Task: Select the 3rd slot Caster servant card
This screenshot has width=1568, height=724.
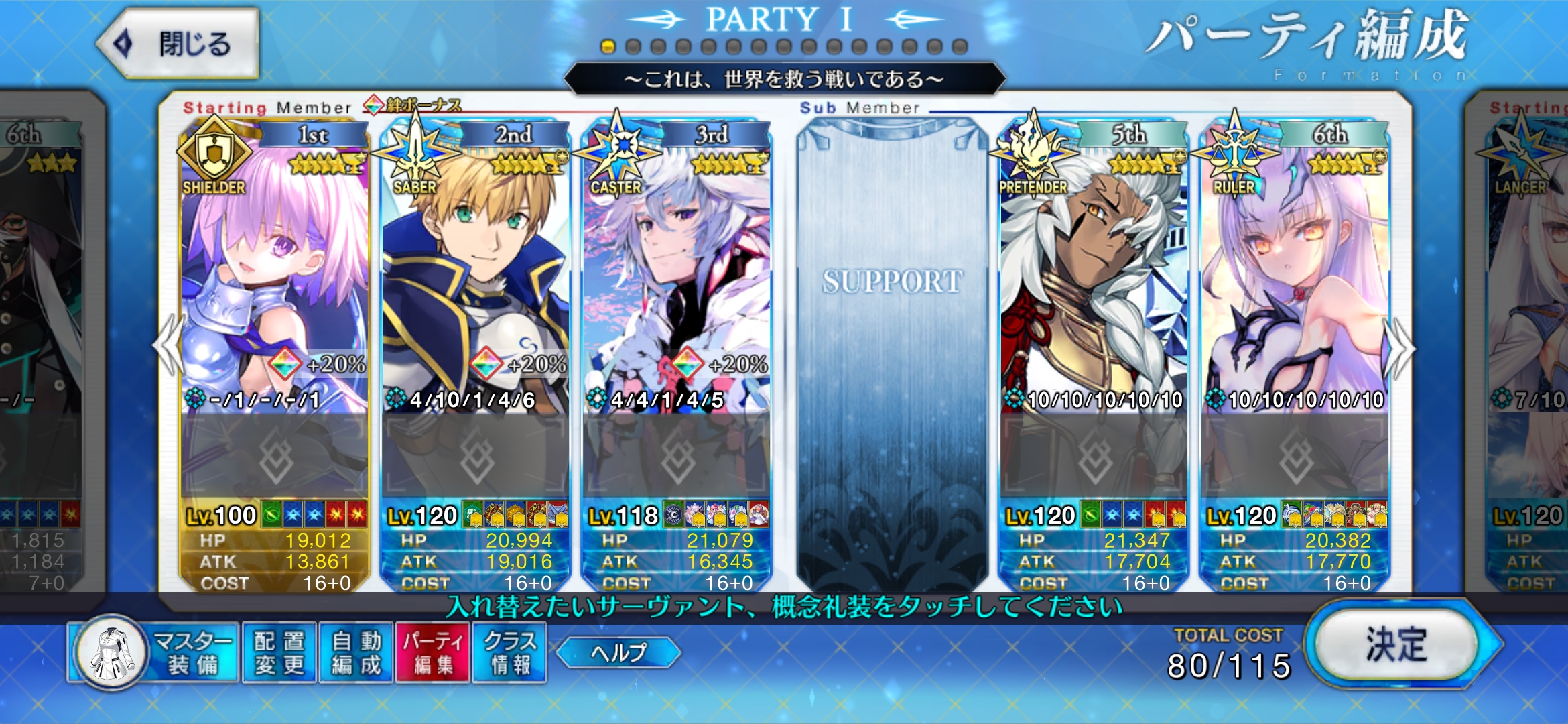Action: [677, 268]
